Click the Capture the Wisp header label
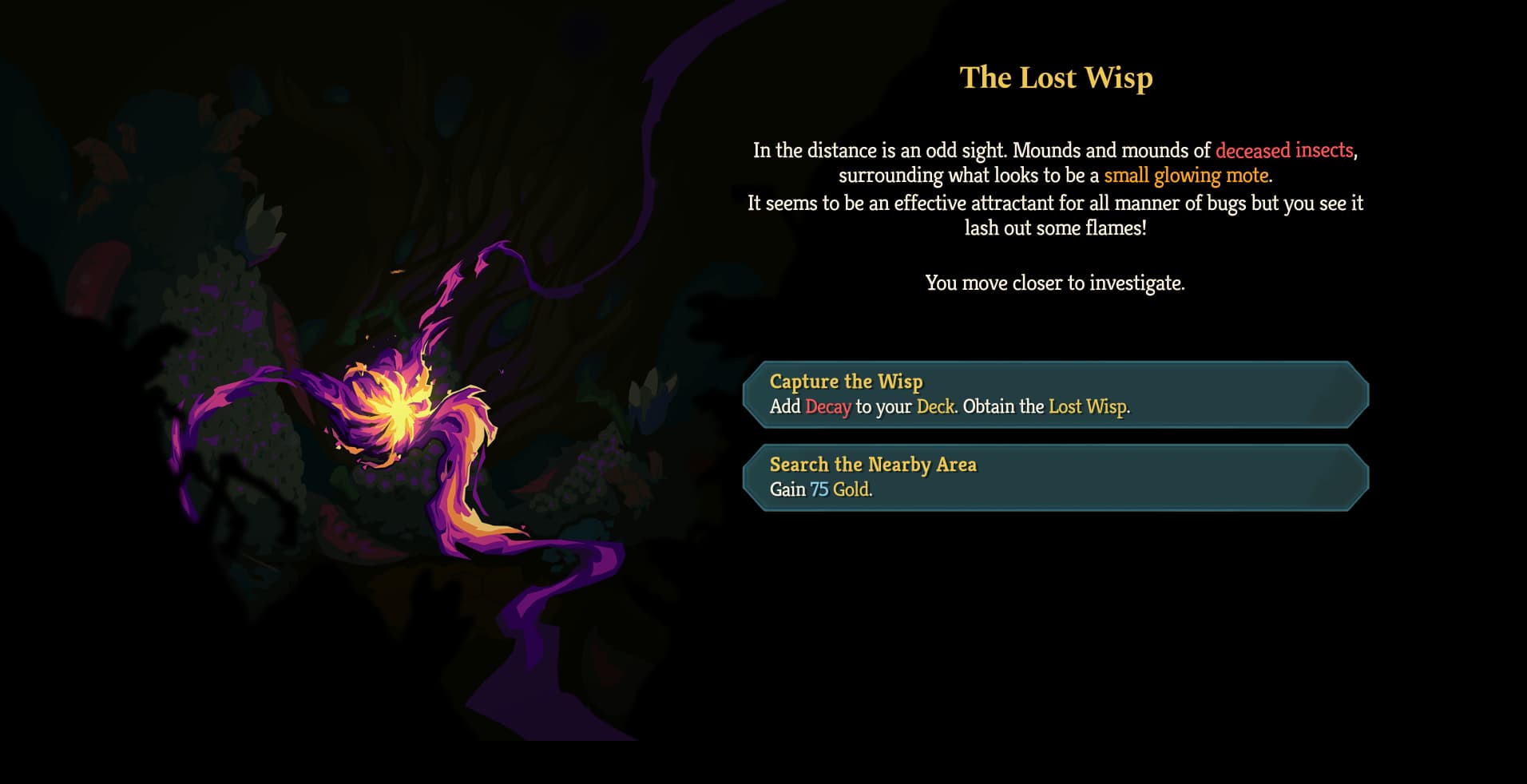Viewport: 1527px width, 784px height. click(846, 382)
